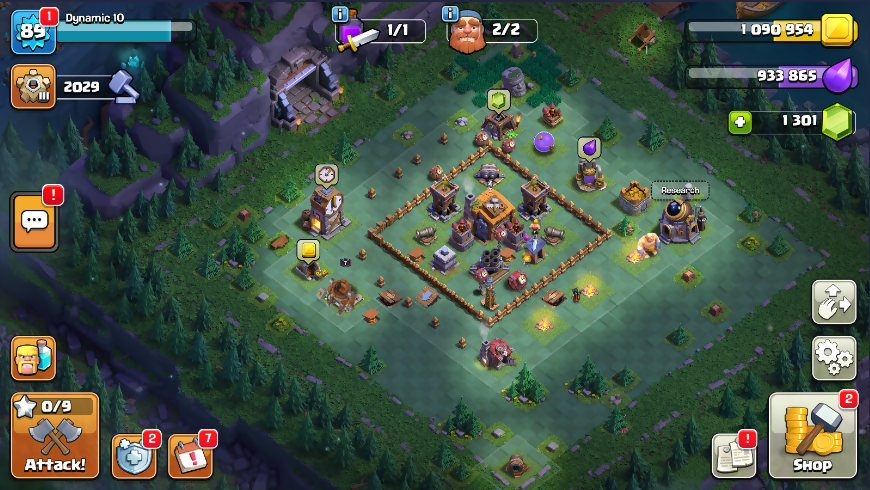Viewport: 870px width, 490px height.
Task: Open the army barbarian troop overview
Action: point(33,358)
